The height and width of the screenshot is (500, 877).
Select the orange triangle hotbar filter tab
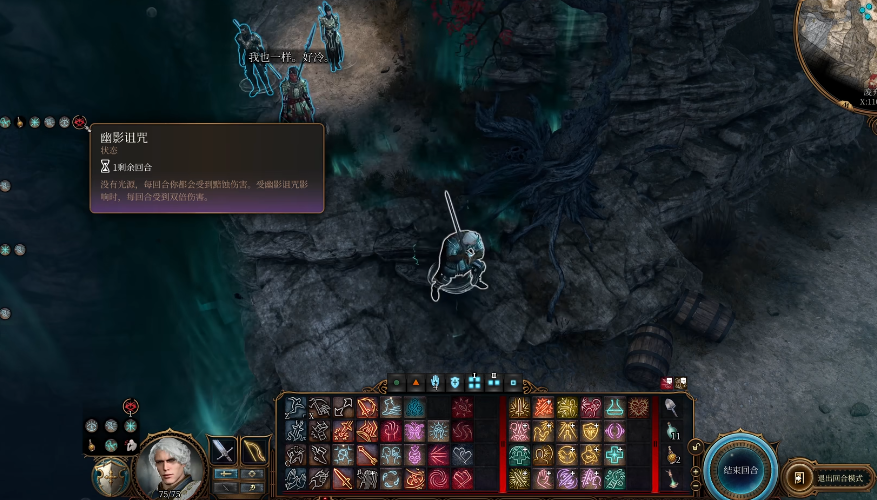coord(416,382)
